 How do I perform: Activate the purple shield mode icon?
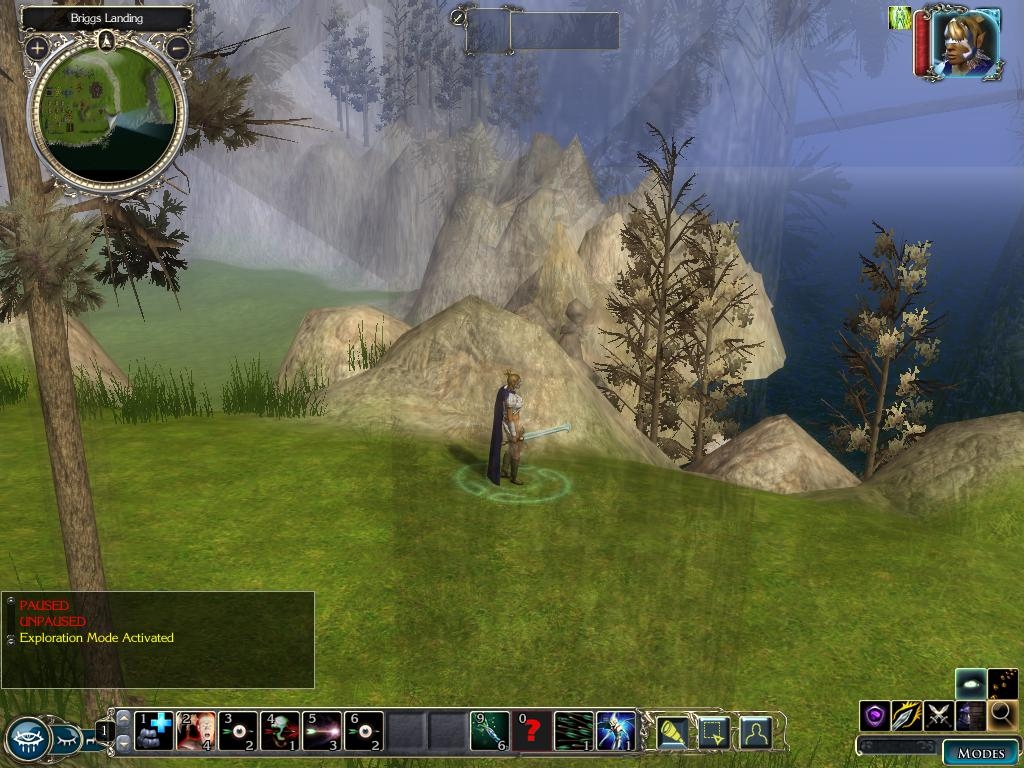(x=876, y=715)
